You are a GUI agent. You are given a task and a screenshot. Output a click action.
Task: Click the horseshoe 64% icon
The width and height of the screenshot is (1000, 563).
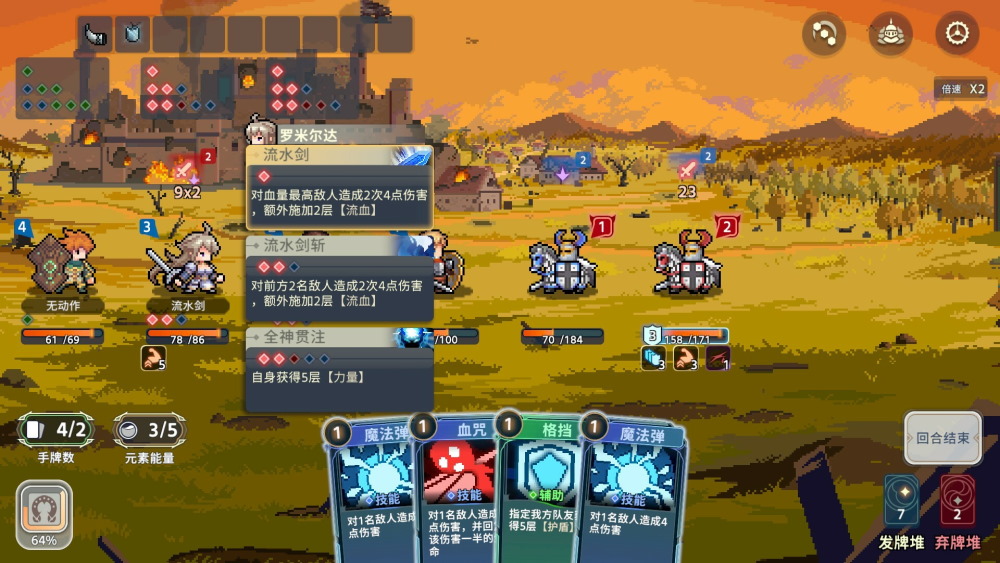(44, 510)
